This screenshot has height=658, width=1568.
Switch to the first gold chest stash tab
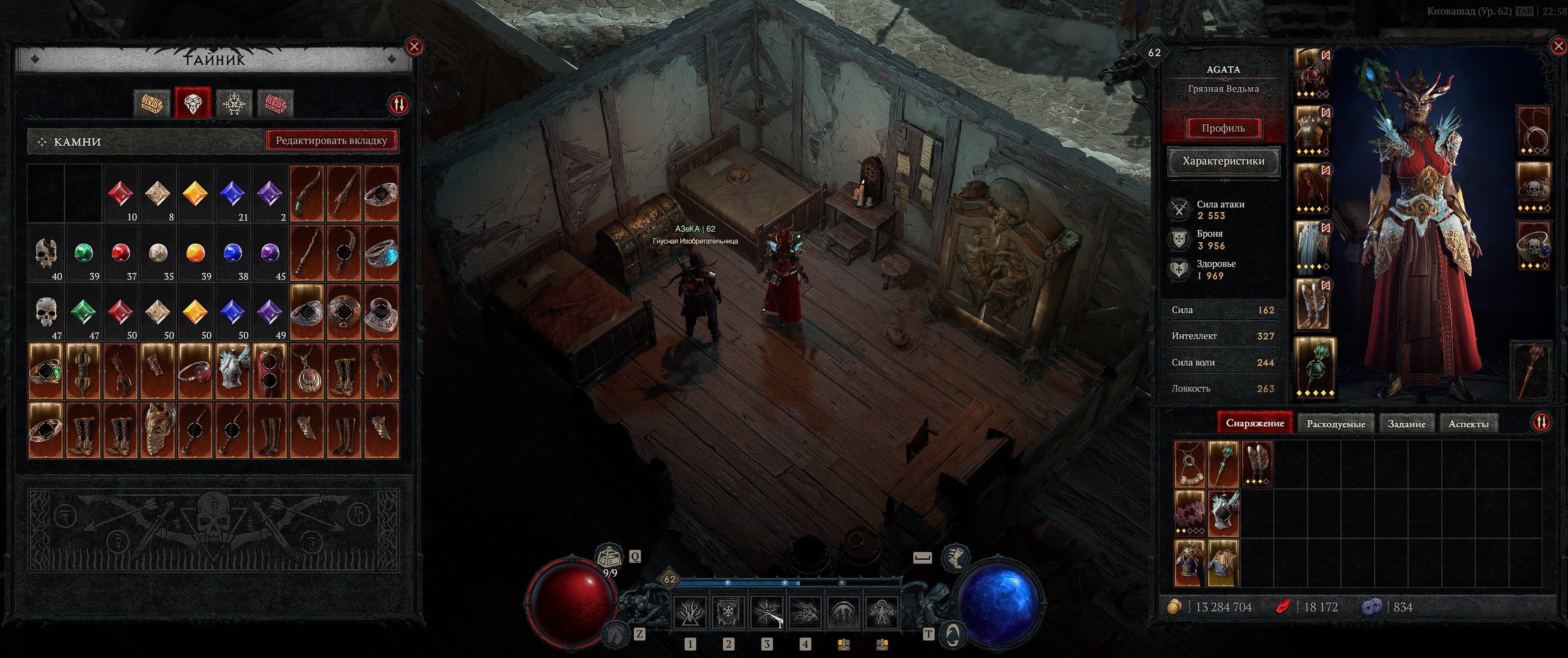[x=152, y=103]
